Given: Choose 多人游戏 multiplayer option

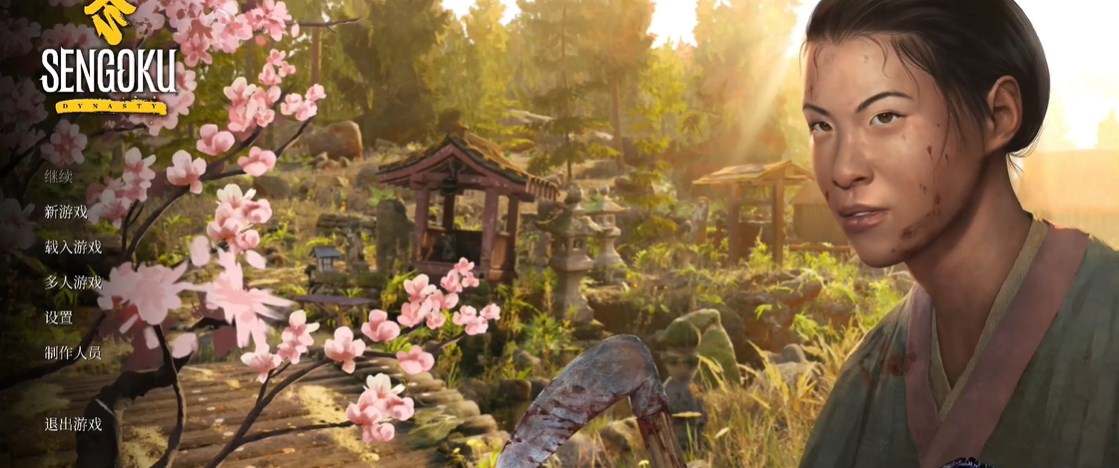Looking at the screenshot, I should [73, 282].
